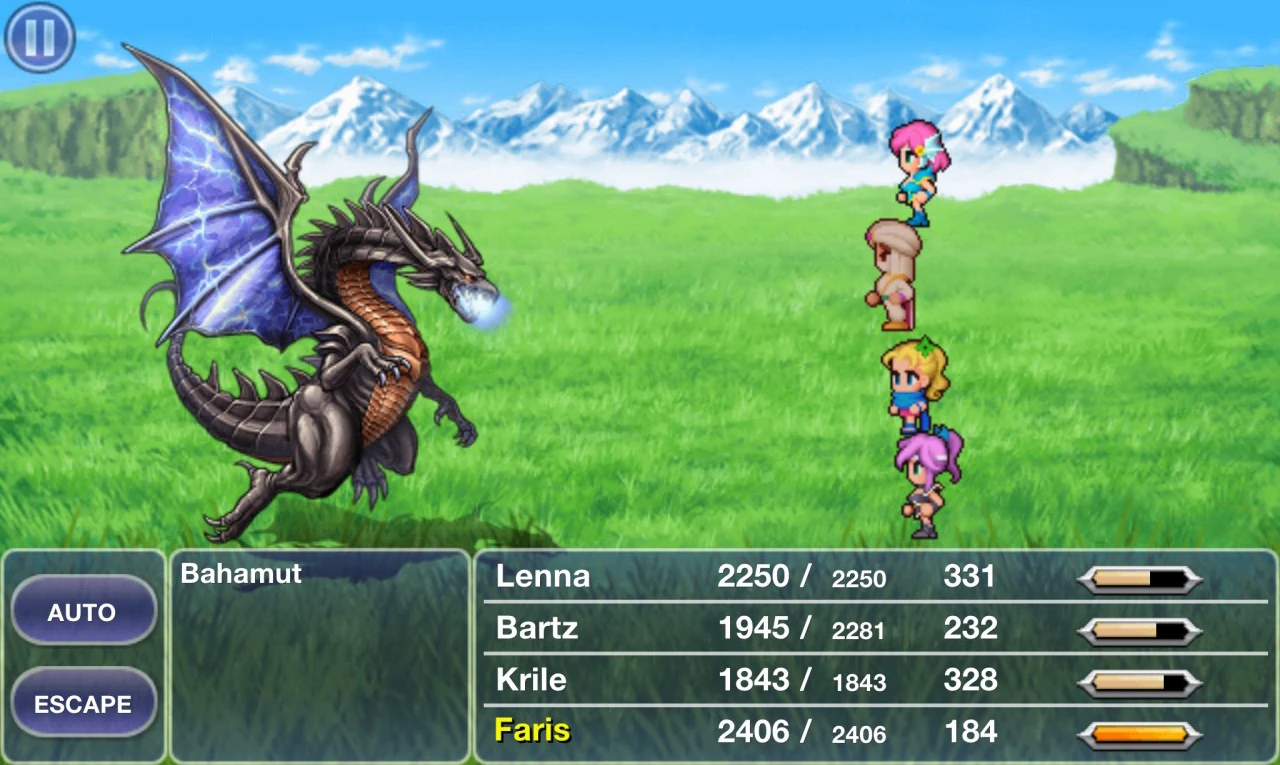Tap Bartz's ATB gauge

[x=1141, y=629]
